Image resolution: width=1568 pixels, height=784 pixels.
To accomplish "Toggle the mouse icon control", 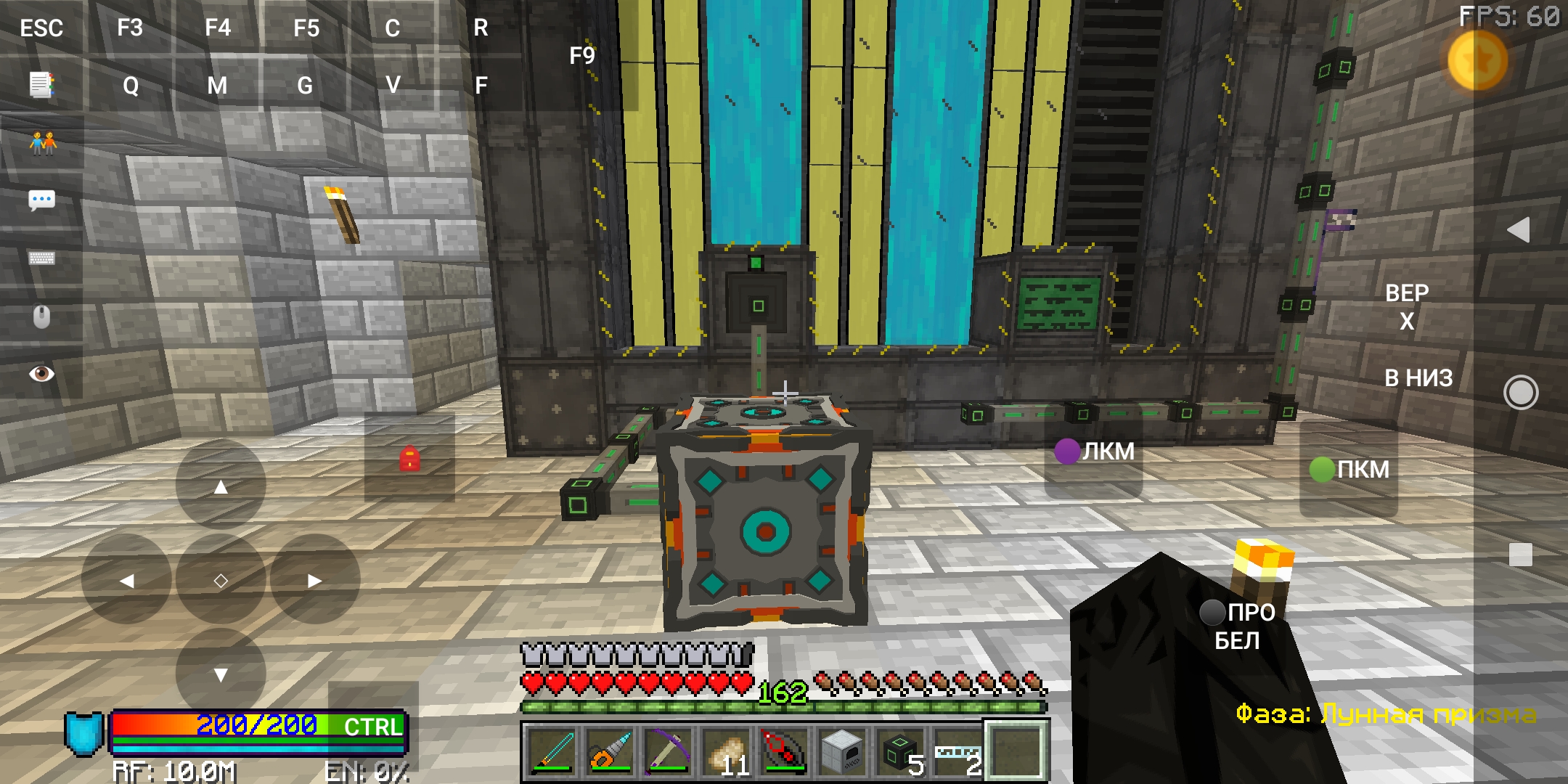I will pos(41,317).
